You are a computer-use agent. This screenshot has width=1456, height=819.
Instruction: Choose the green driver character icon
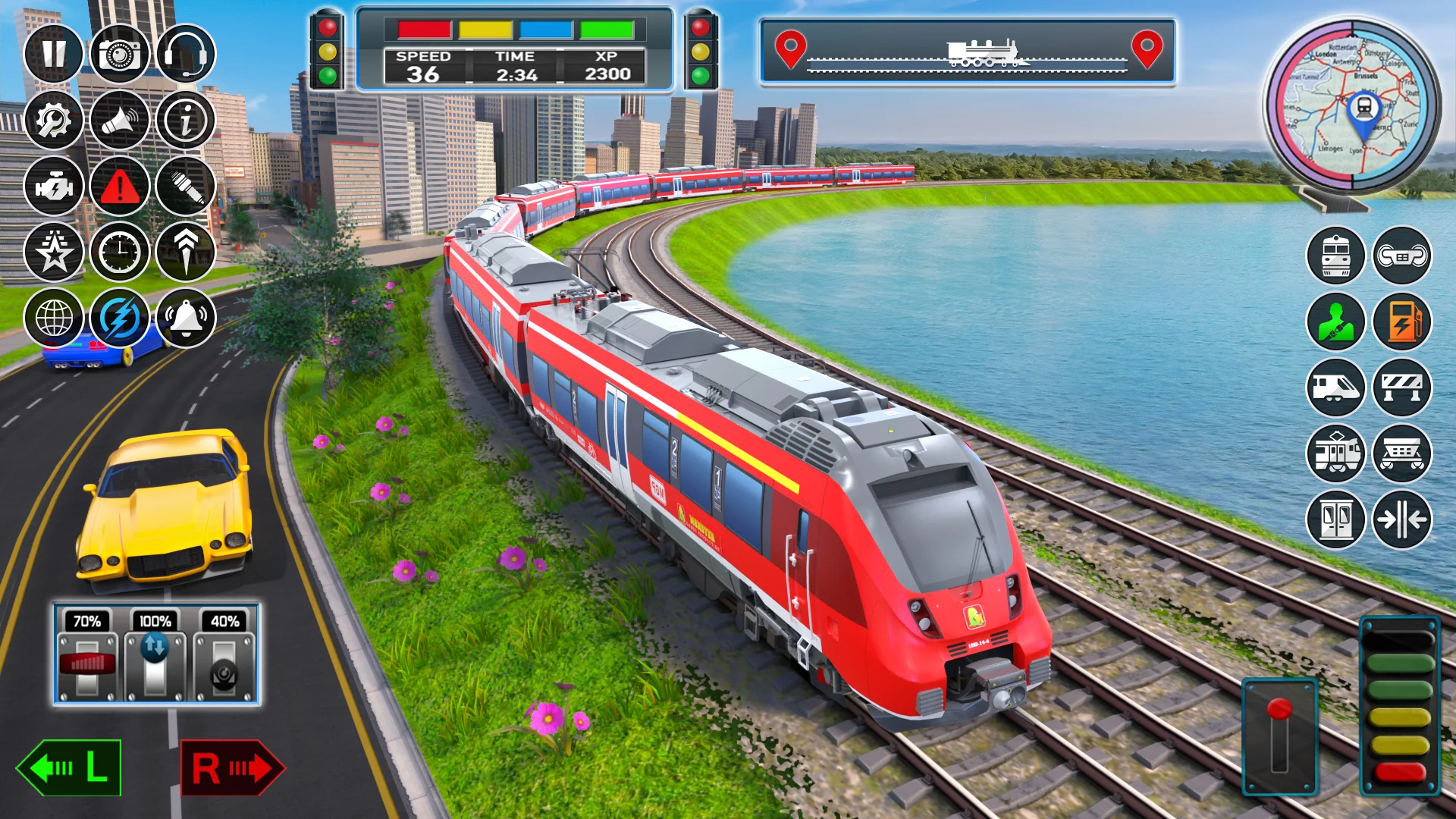coord(1336,322)
